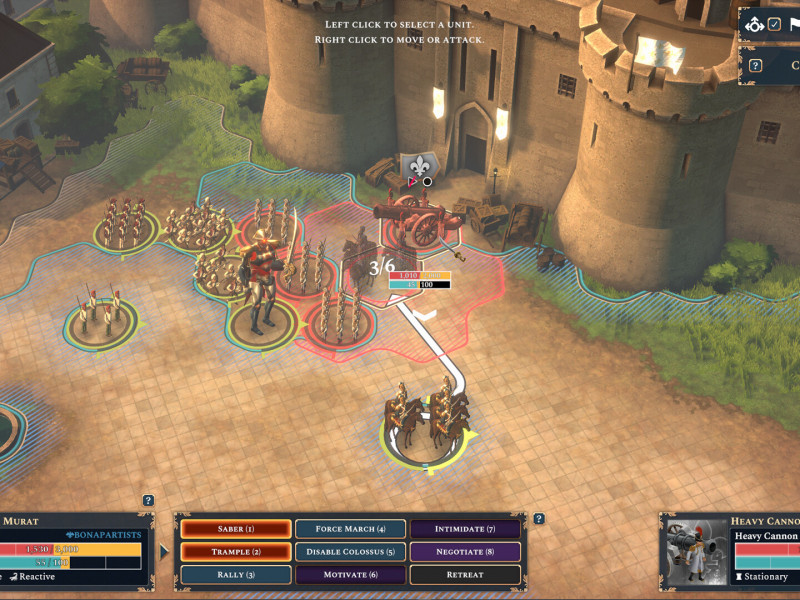Click the white flag icon
800x600 pixels.
pyautogui.click(x=793, y=24)
